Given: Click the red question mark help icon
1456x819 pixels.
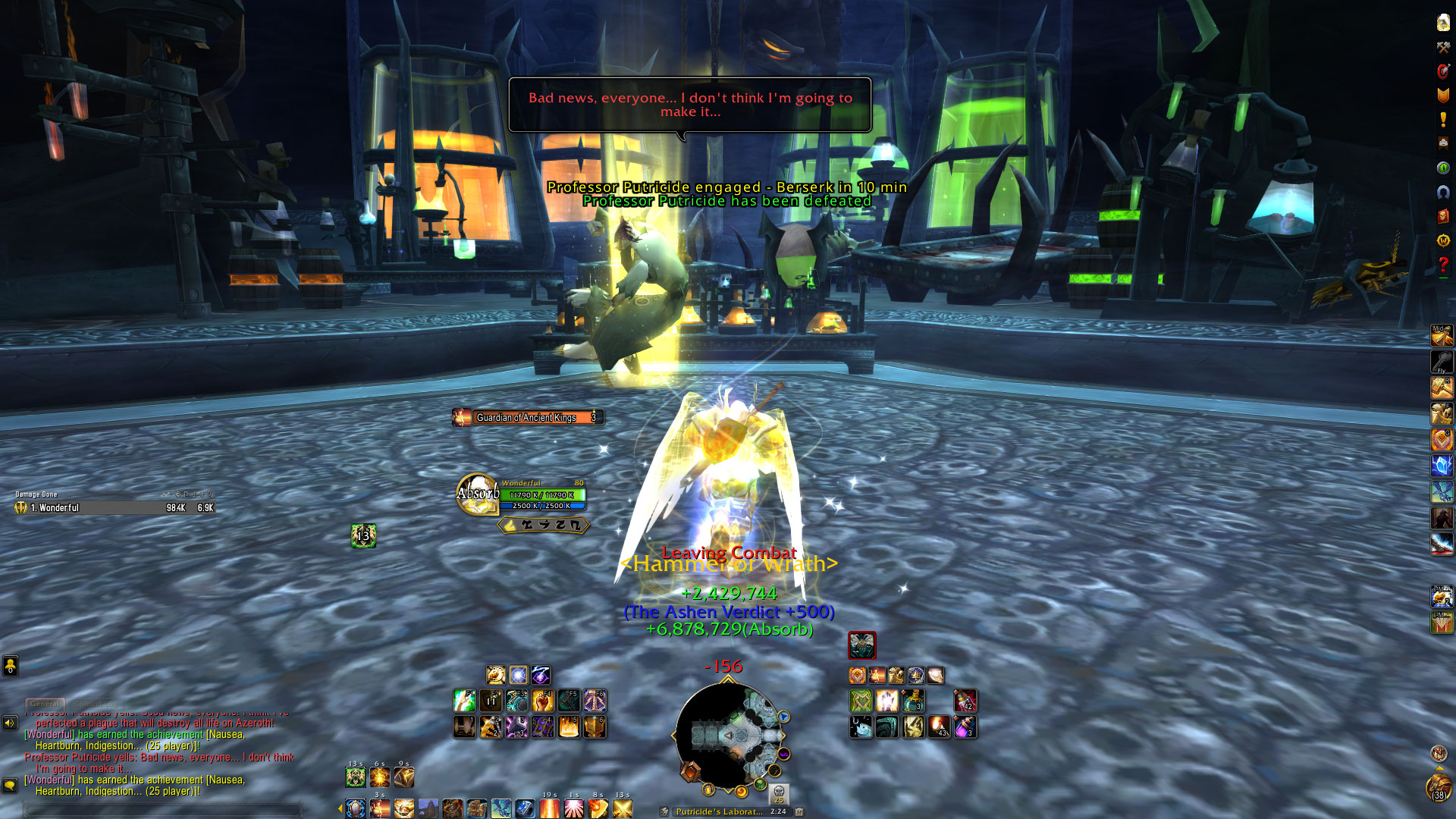Looking at the screenshot, I should click(x=1443, y=265).
